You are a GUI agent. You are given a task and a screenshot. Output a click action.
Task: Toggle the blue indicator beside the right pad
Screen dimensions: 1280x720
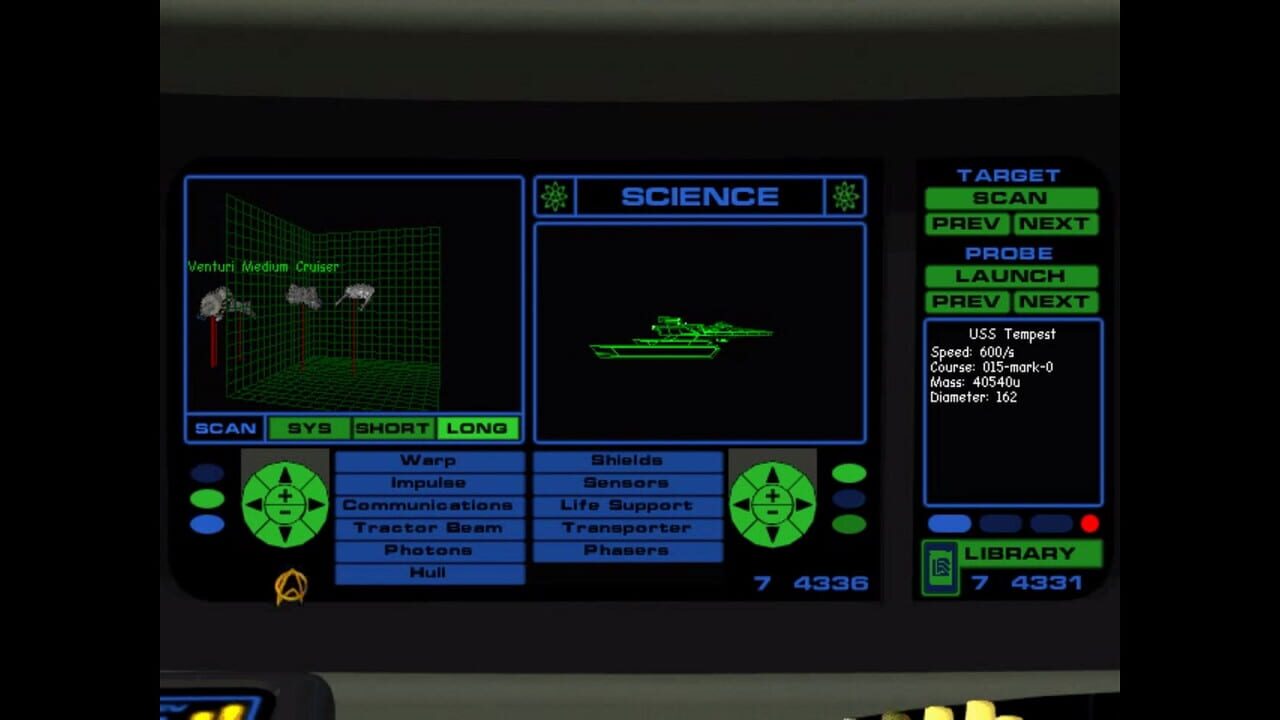(x=851, y=497)
